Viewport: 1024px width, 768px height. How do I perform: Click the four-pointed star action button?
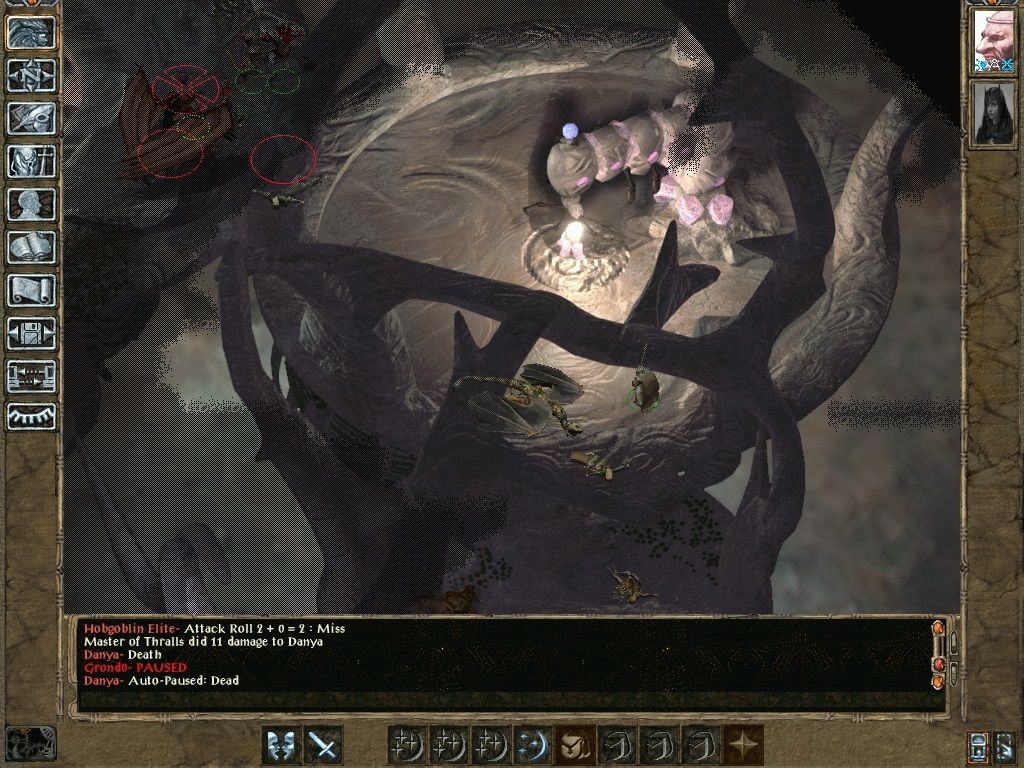(x=744, y=745)
